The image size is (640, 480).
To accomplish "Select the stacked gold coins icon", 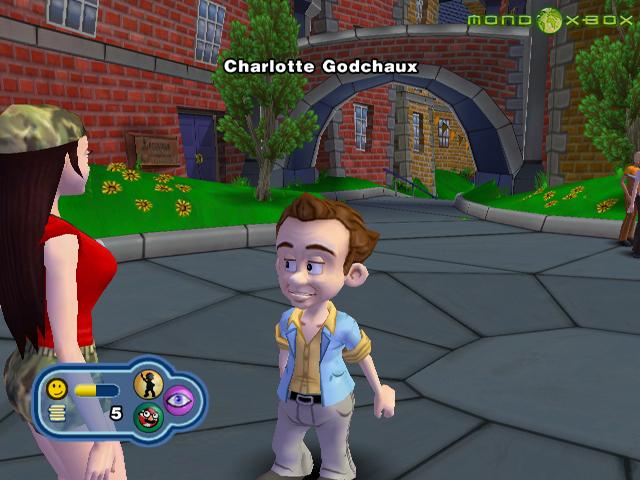I will coord(58,413).
